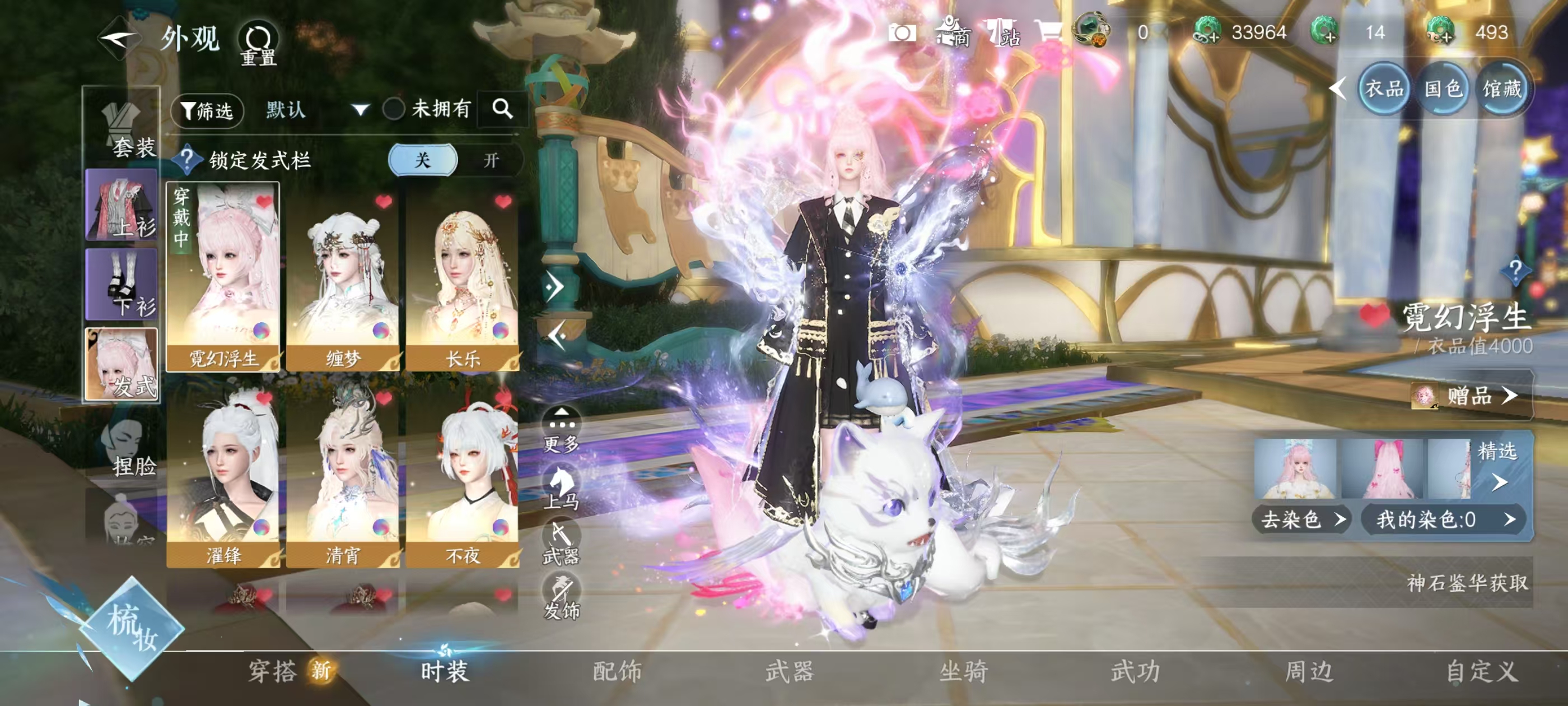Select the 清宵 hairstyle card

(x=343, y=475)
